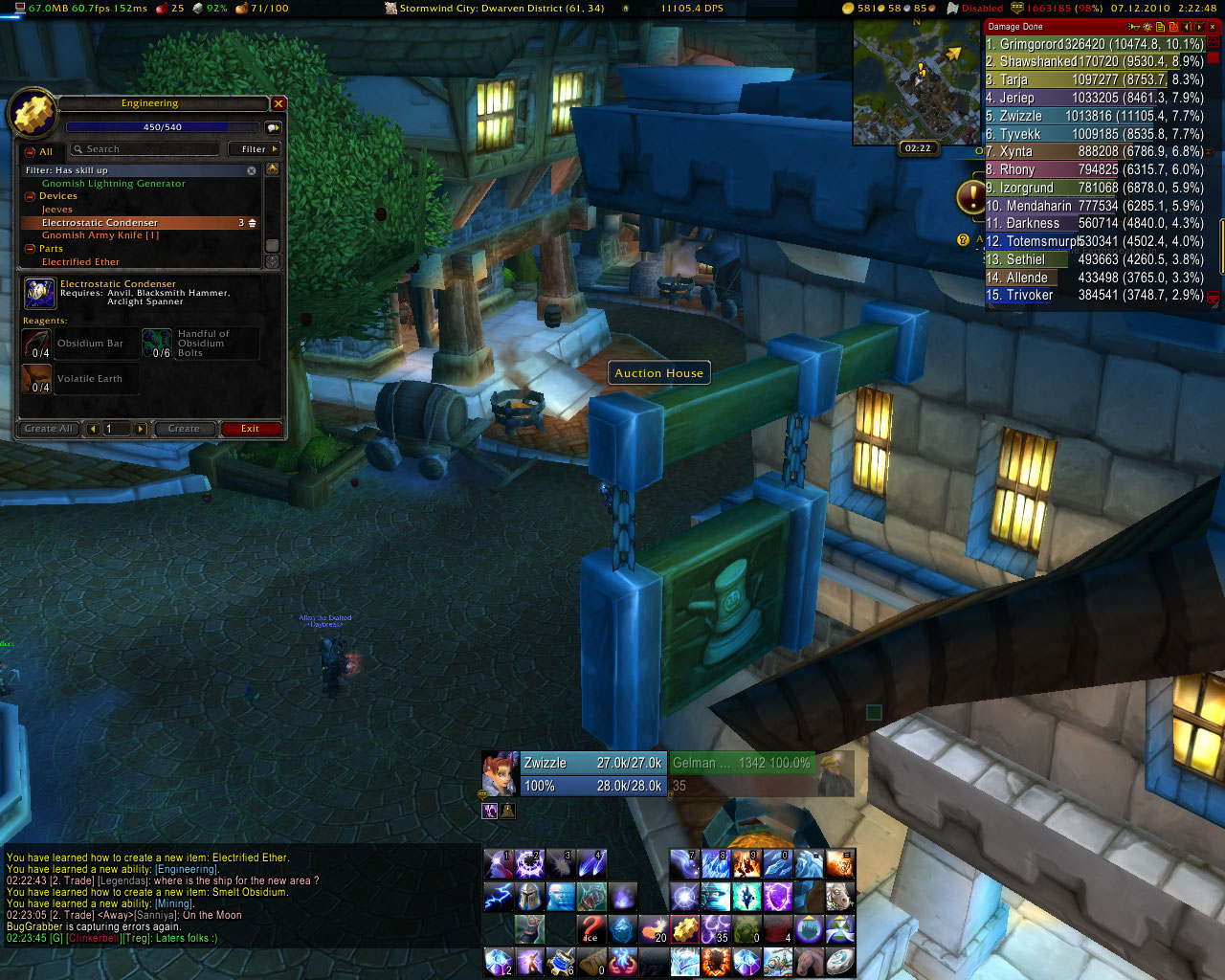Select the Gnomish Lightning Generator recipe
This screenshot has width=1225, height=980.
point(113,184)
